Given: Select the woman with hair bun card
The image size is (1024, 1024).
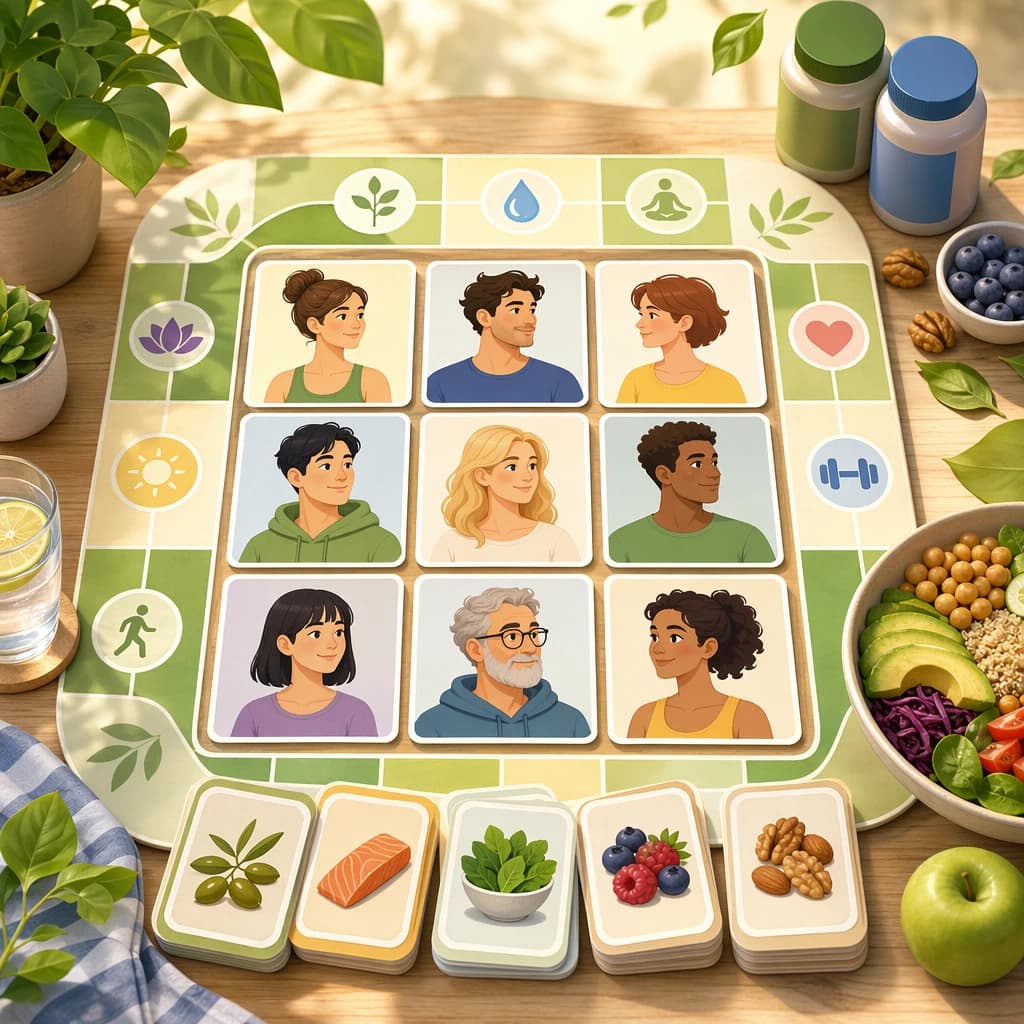Looking at the screenshot, I should coord(329,333).
